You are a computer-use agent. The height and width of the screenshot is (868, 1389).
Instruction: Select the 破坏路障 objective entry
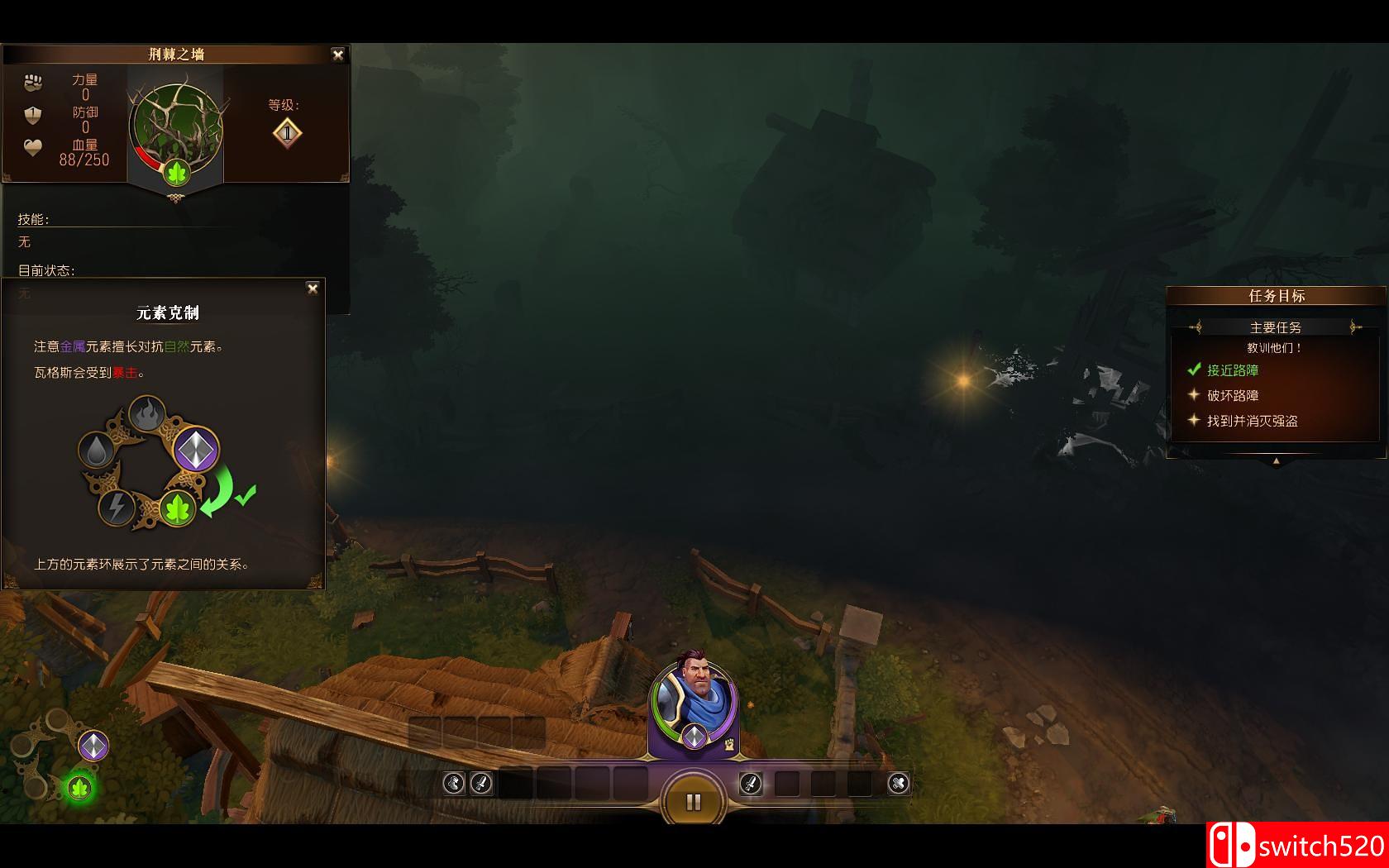click(1232, 396)
